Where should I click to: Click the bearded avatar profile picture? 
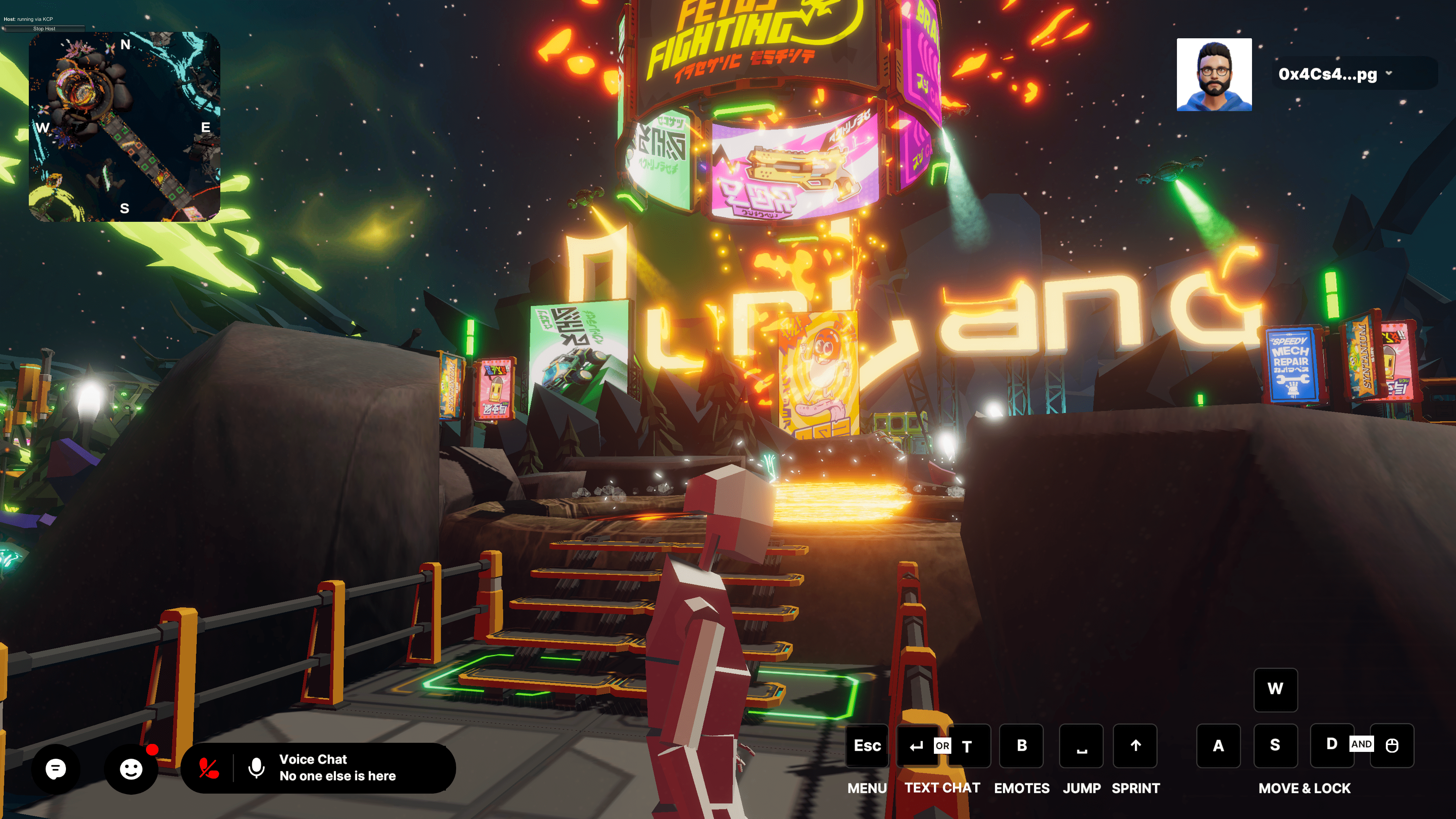tap(1213, 75)
